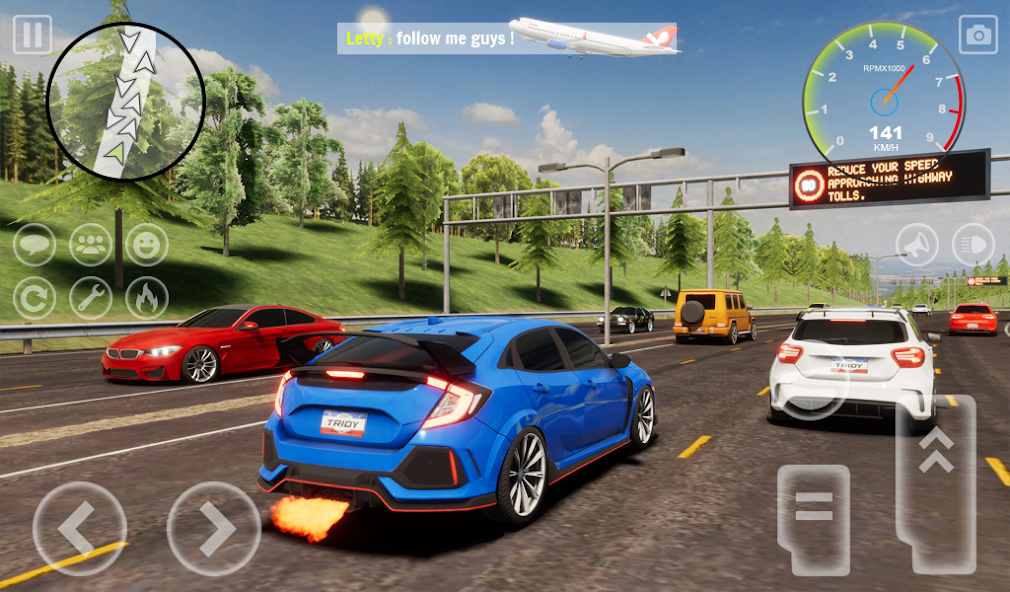Click Letty's chat message banner

click(x=430, y=39)
